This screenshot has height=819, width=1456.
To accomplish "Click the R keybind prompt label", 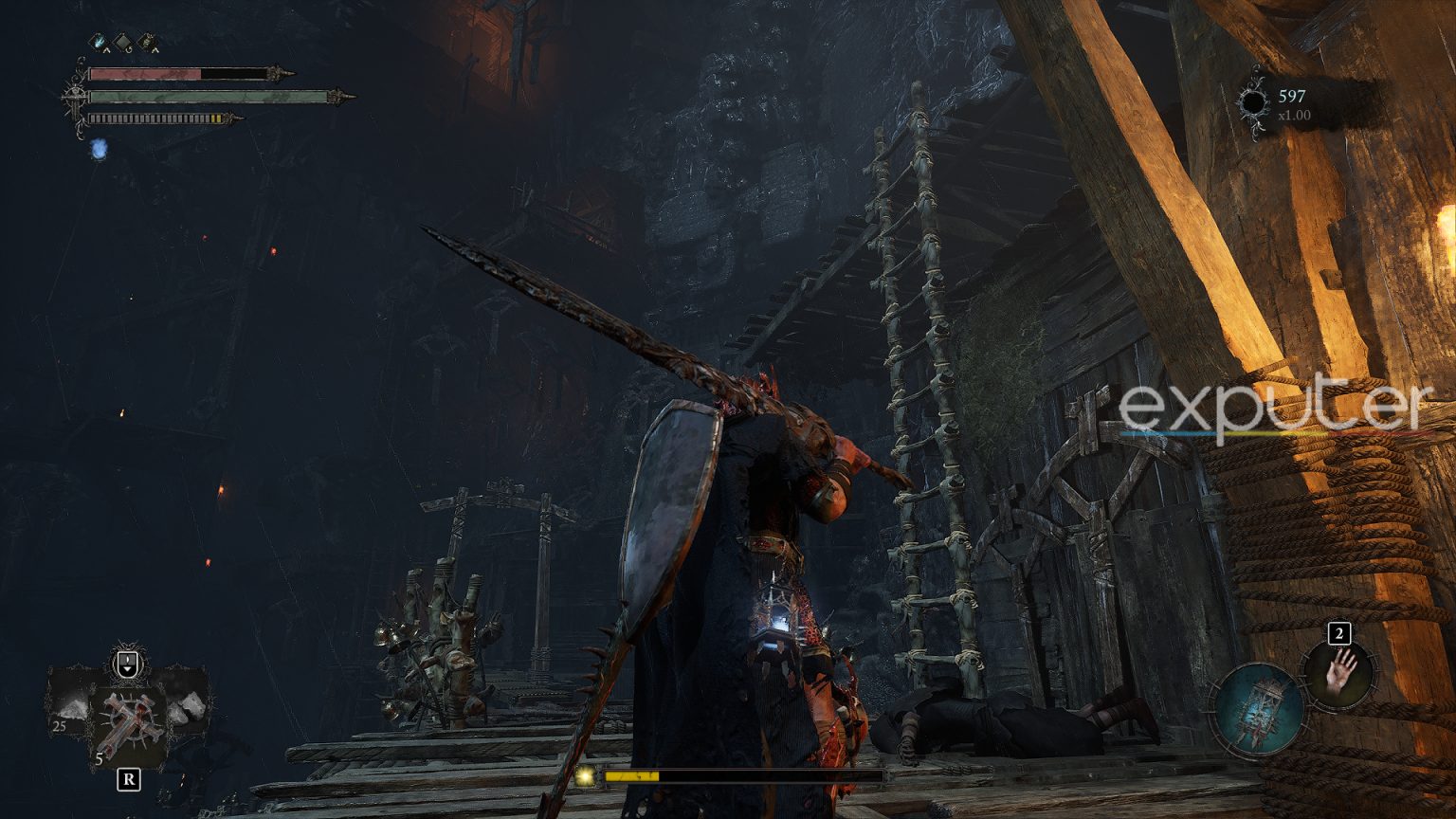I will [x=129, y=779].
